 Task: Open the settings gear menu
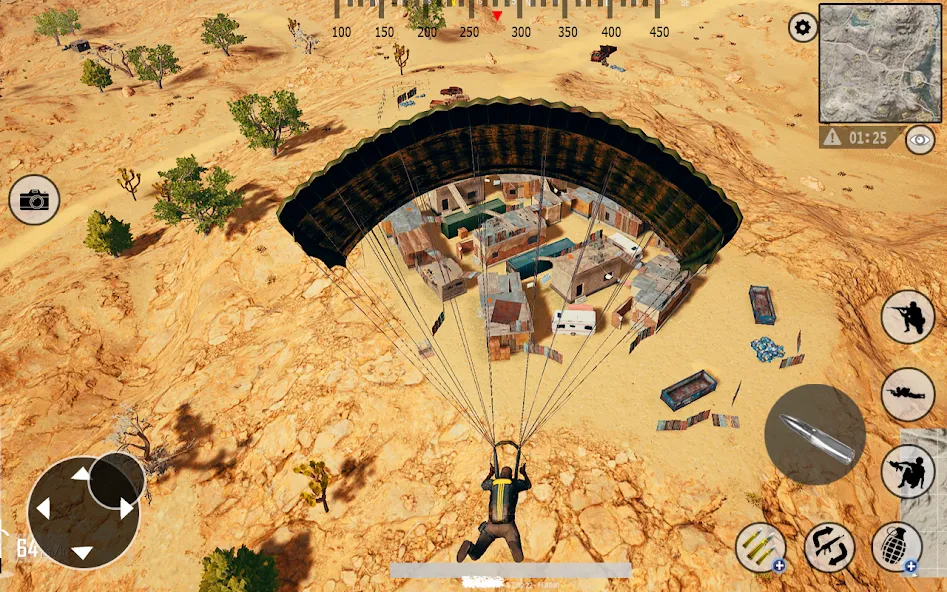click(802, 27)
